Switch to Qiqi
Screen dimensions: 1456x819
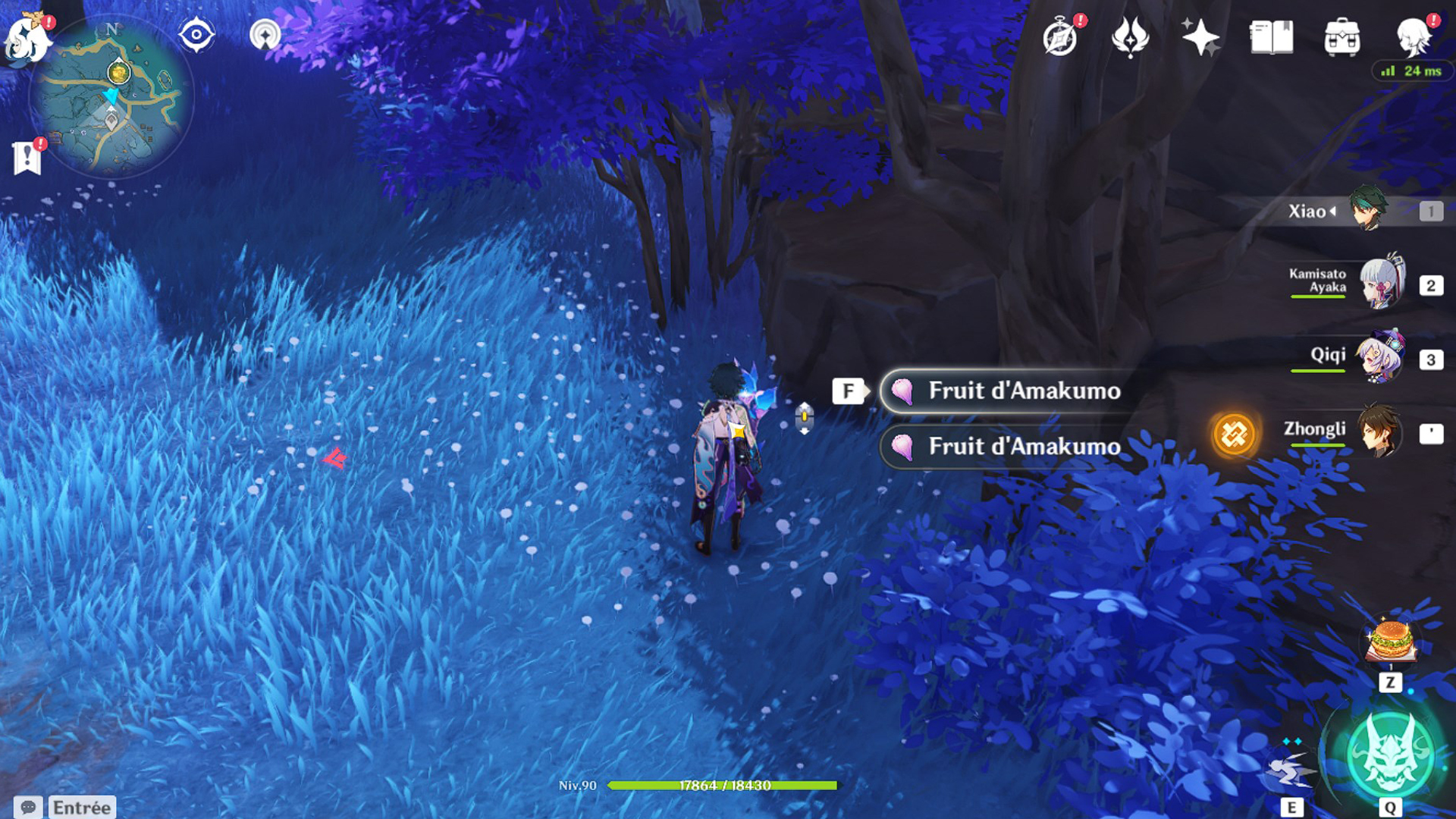click(x=1380, y=356)
